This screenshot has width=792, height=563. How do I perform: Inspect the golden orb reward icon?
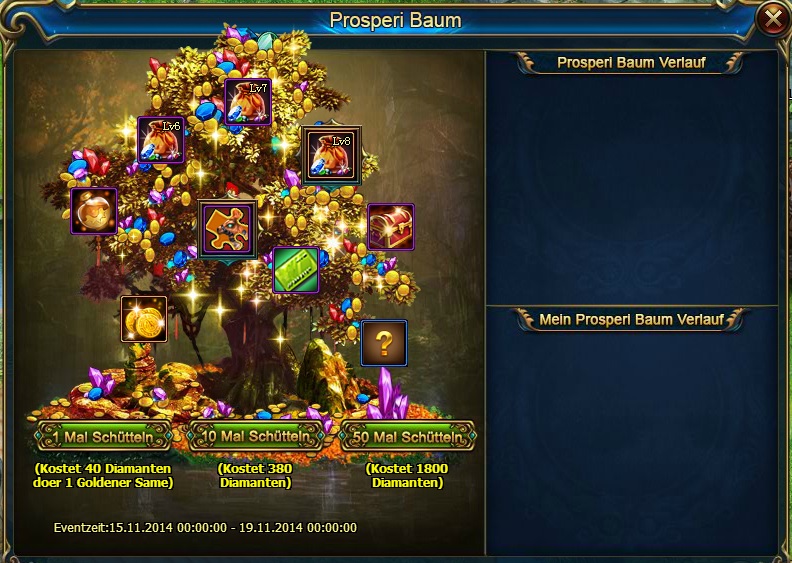94,211
